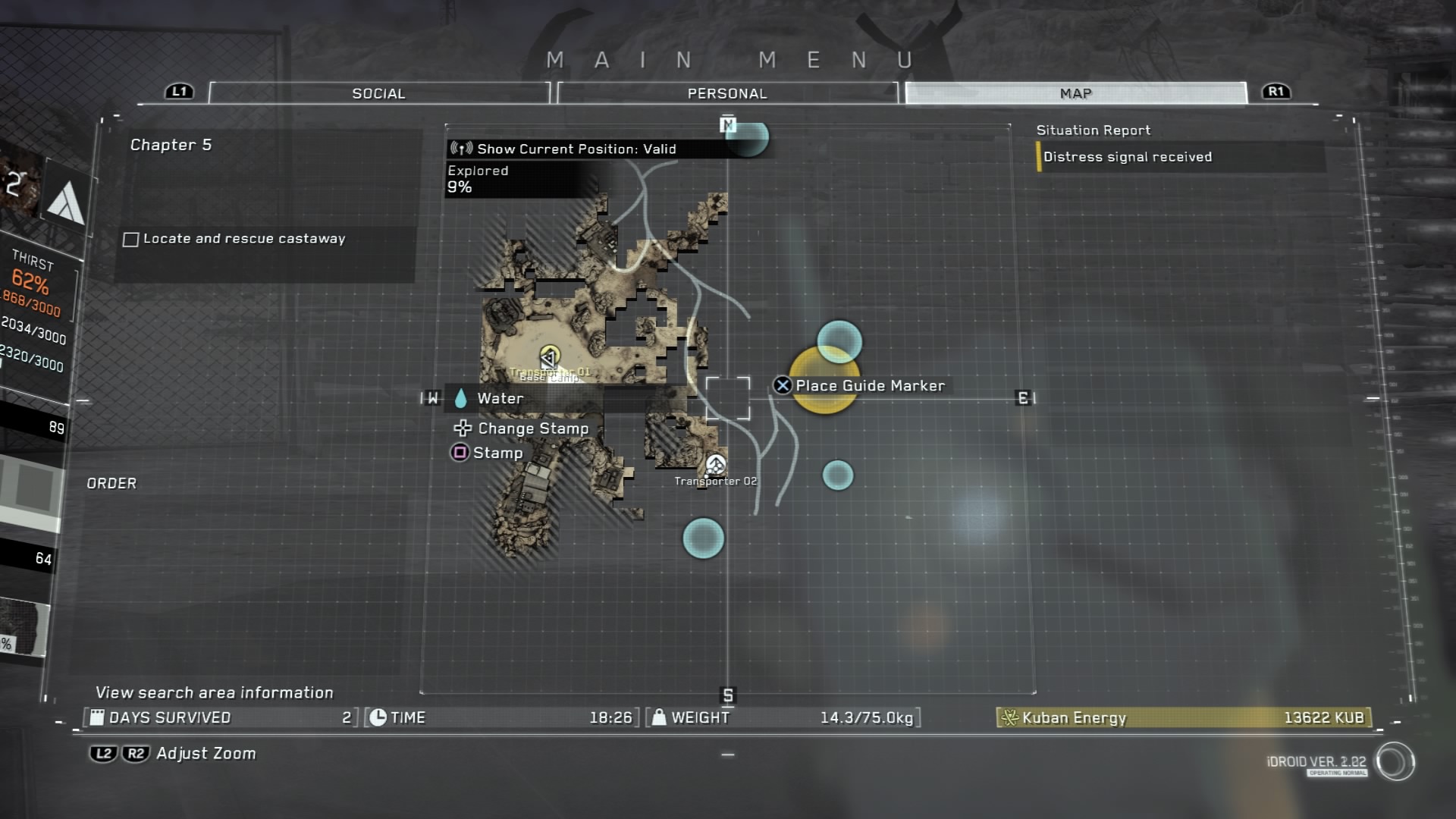Toggle Show Current Position option
This screenshot has height=819, width=1456.
(575, 149)
